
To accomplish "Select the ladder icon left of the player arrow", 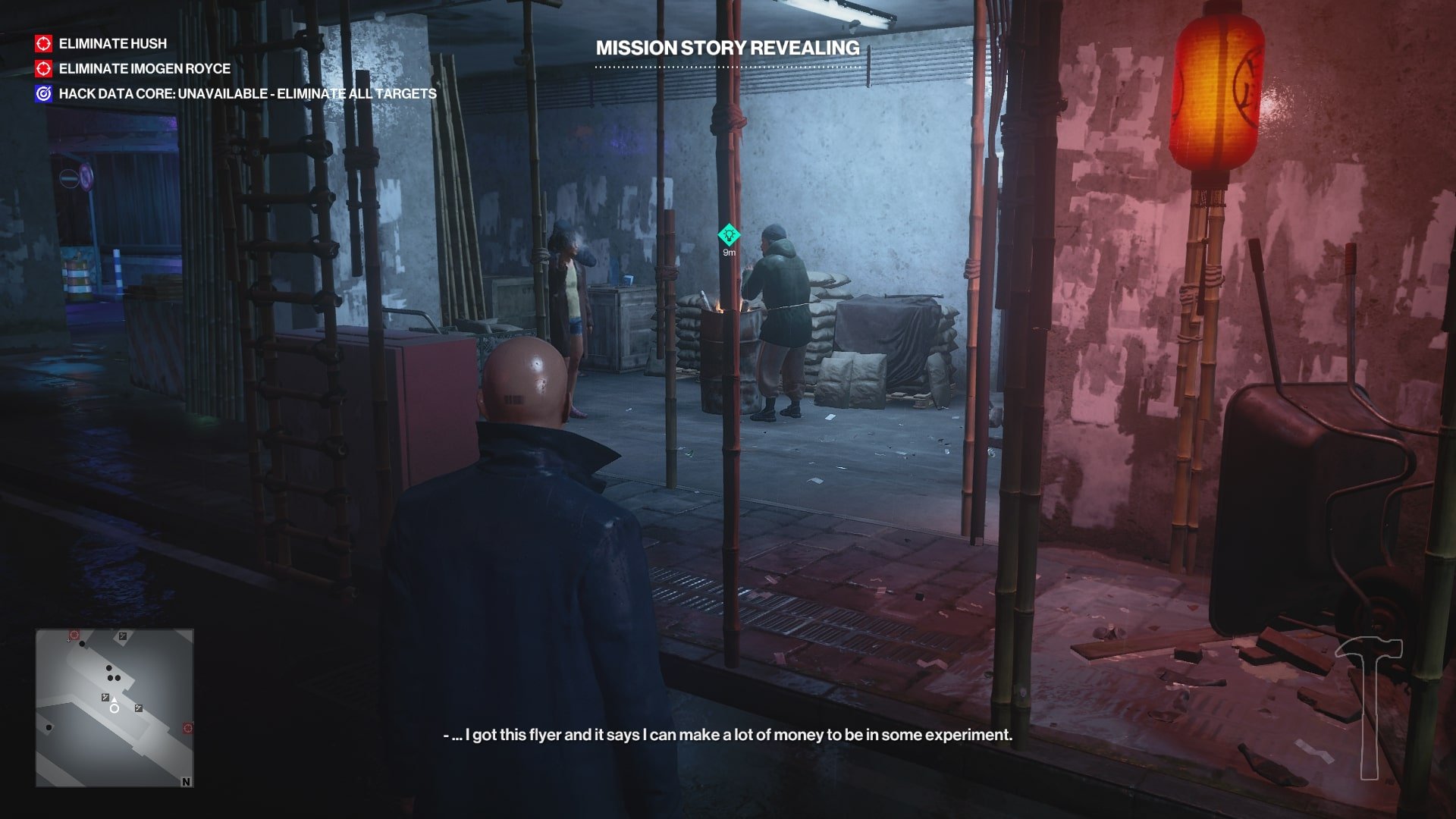I will (x=105, y=698).
